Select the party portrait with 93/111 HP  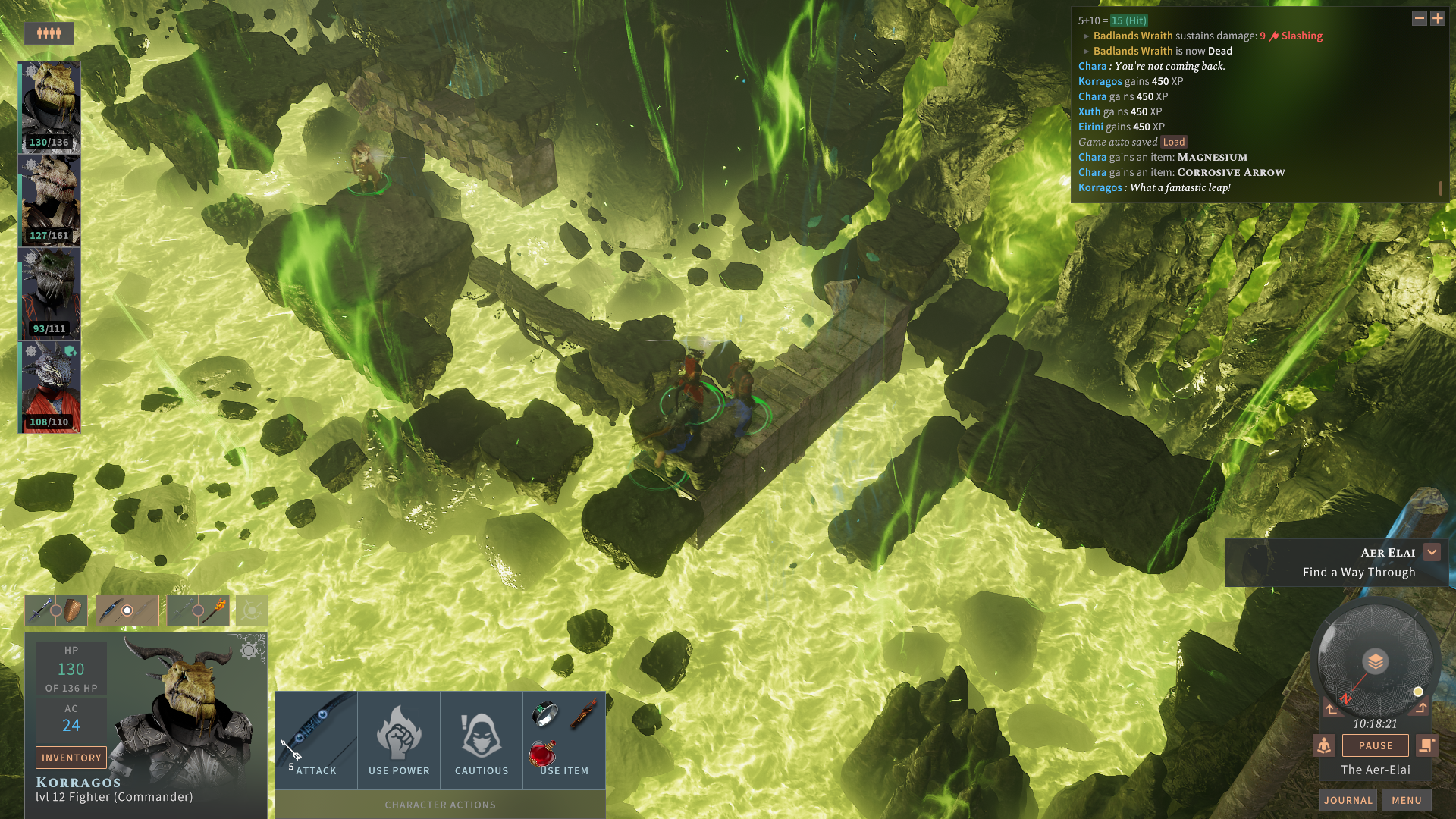[x=49, y=294]
